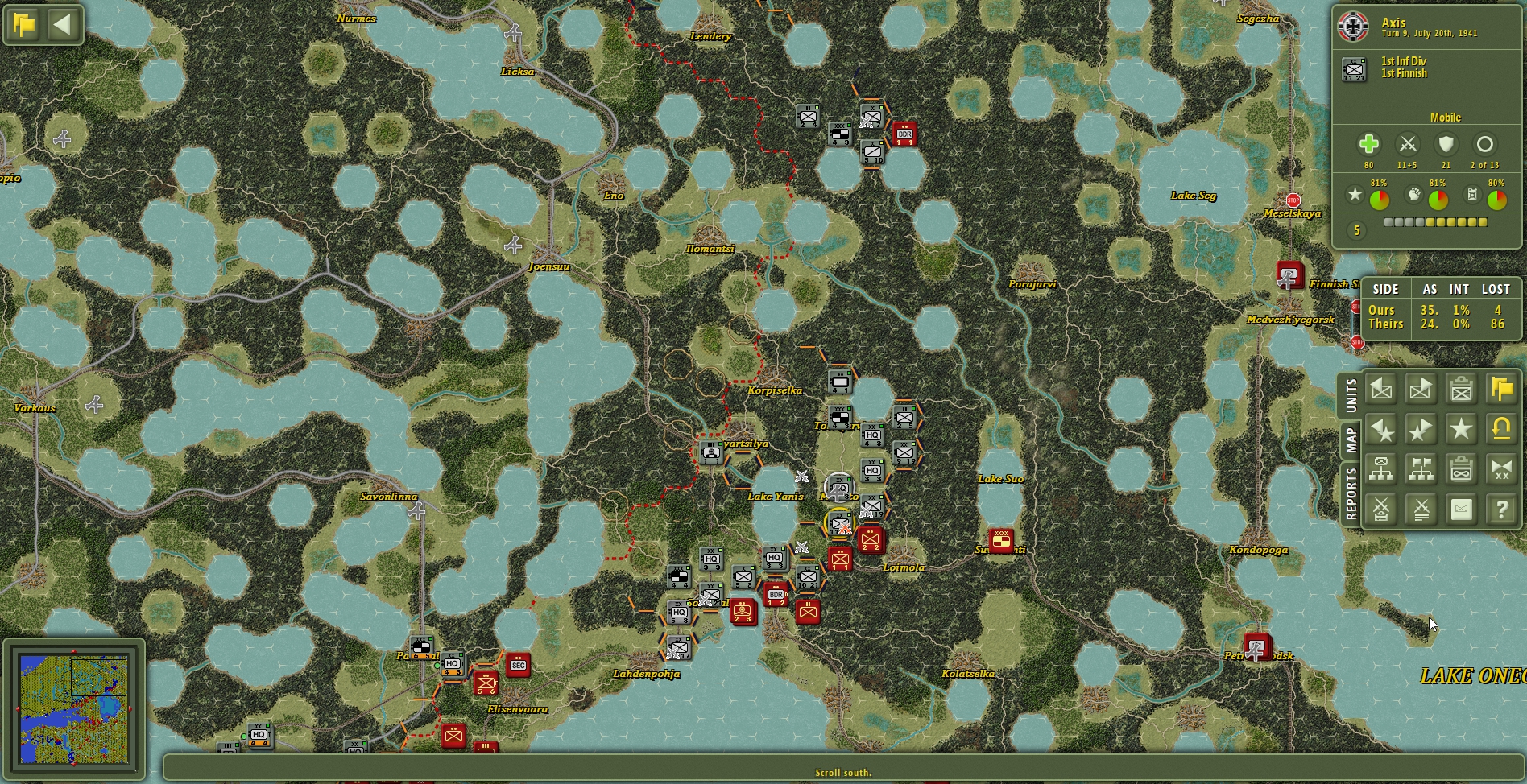The height and width of the screenshot is (784, 1527).
Task: Toggle the yellow objective flags icon
Action: [x=1500, y=390]
